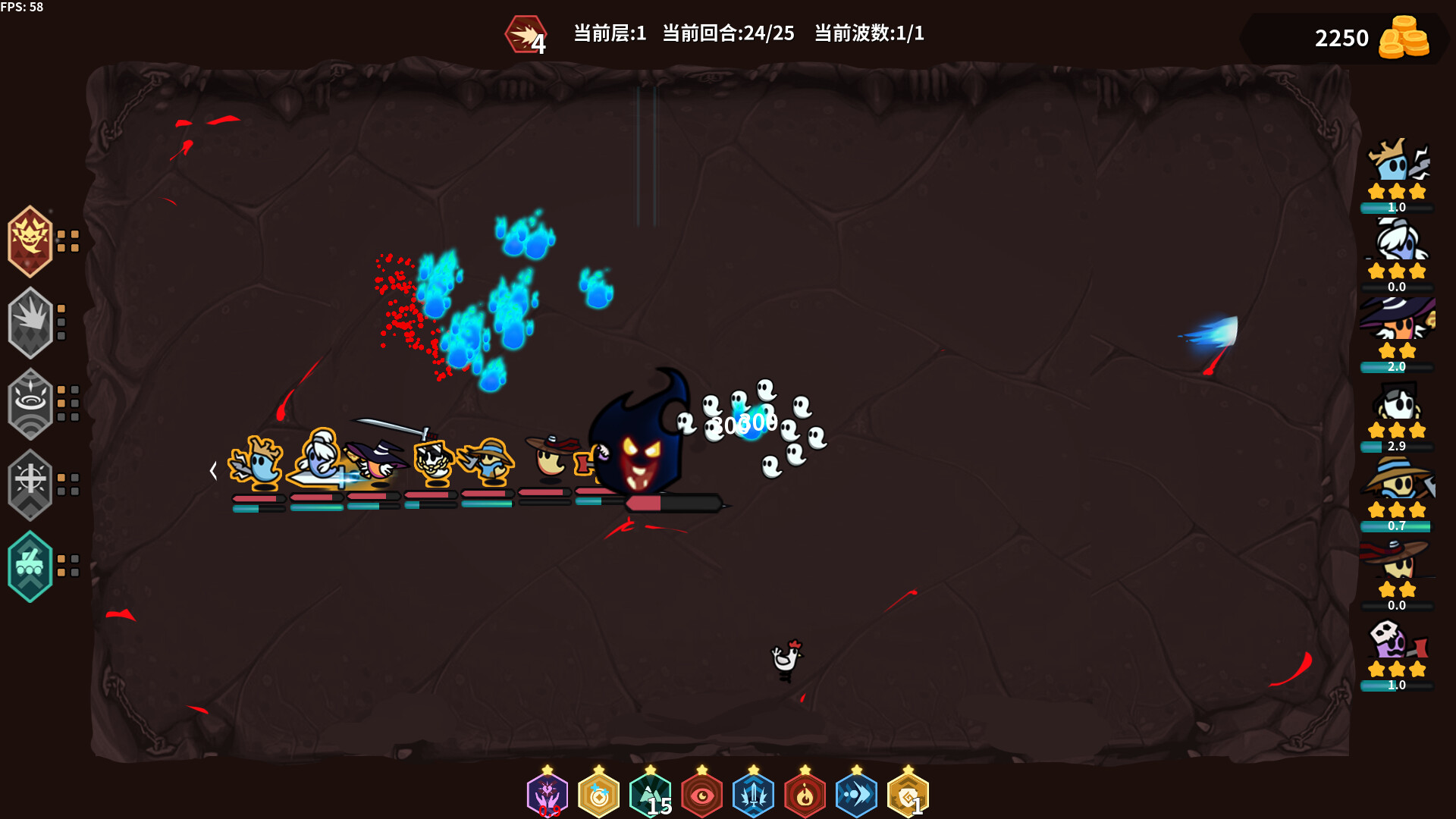Click the wave counter 当前波数:1/1

click(x=869, y=34)
